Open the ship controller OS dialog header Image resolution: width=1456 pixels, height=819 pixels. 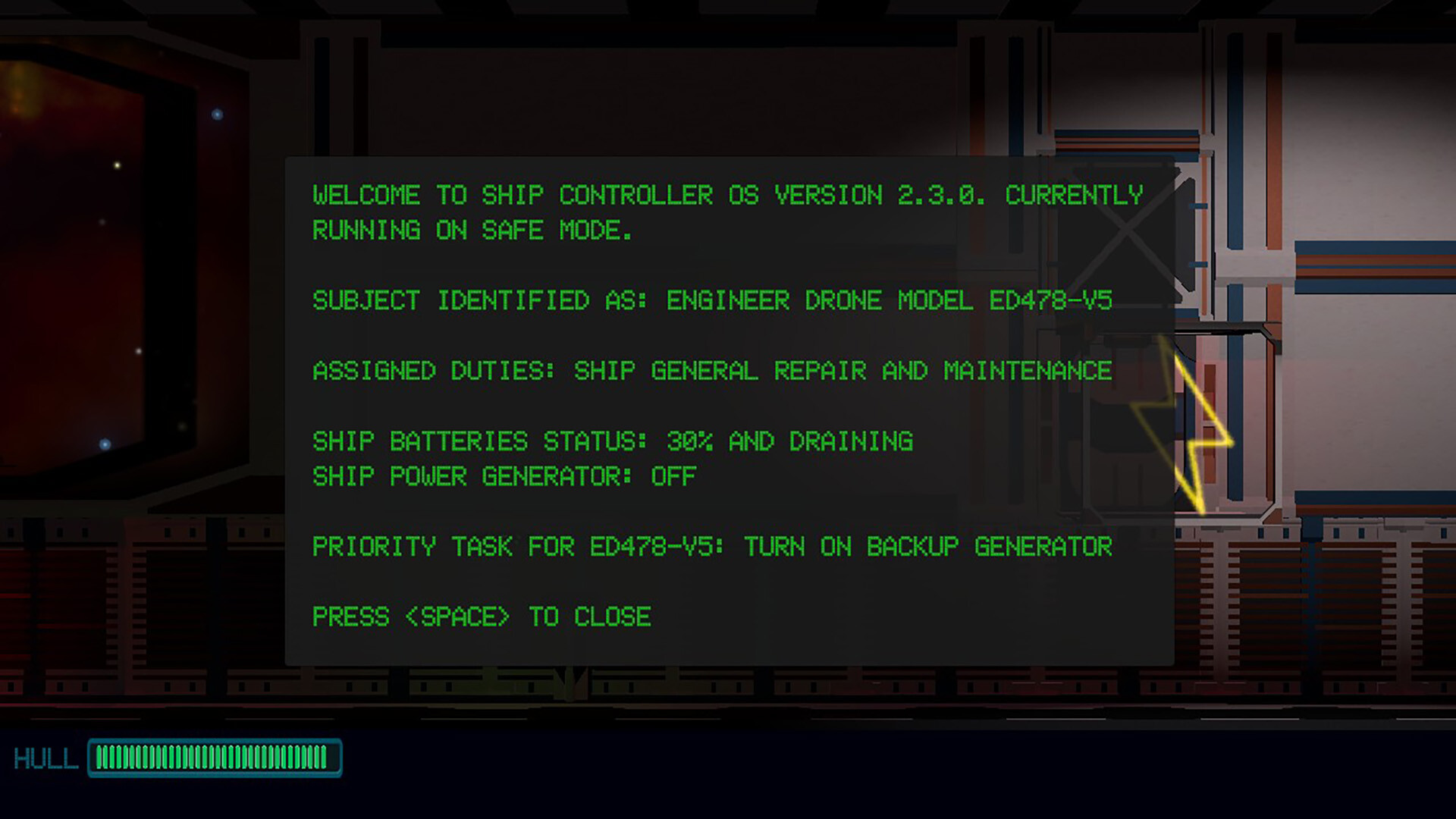click(x=728, y=196)
